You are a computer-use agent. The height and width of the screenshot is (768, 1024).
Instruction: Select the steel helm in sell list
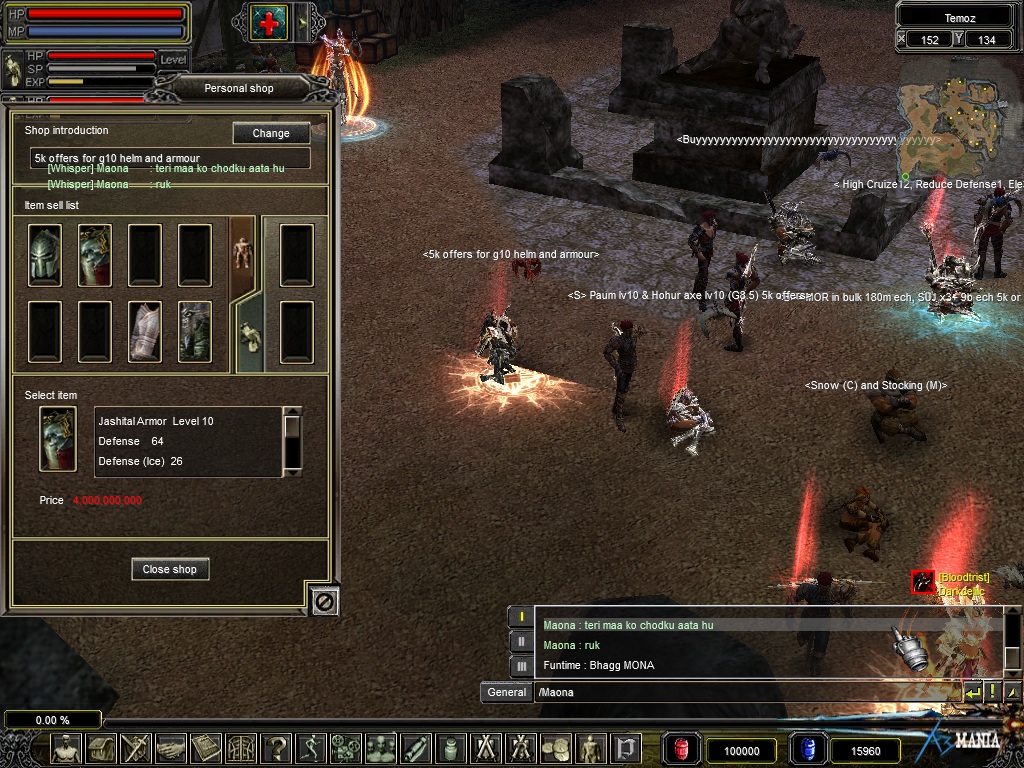(45, 255)
